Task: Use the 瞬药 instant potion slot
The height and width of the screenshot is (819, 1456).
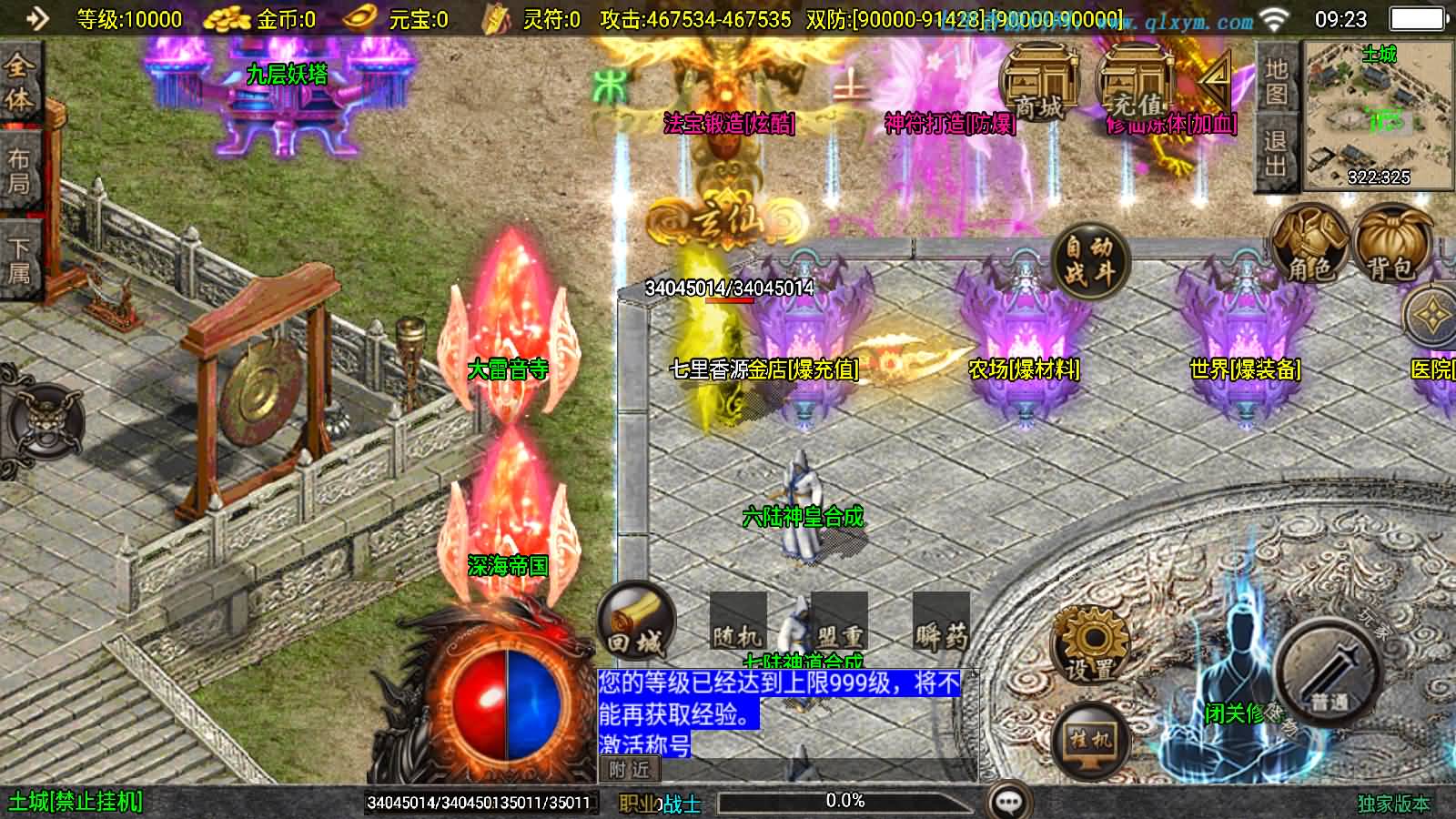Action: tap(941, 623)
